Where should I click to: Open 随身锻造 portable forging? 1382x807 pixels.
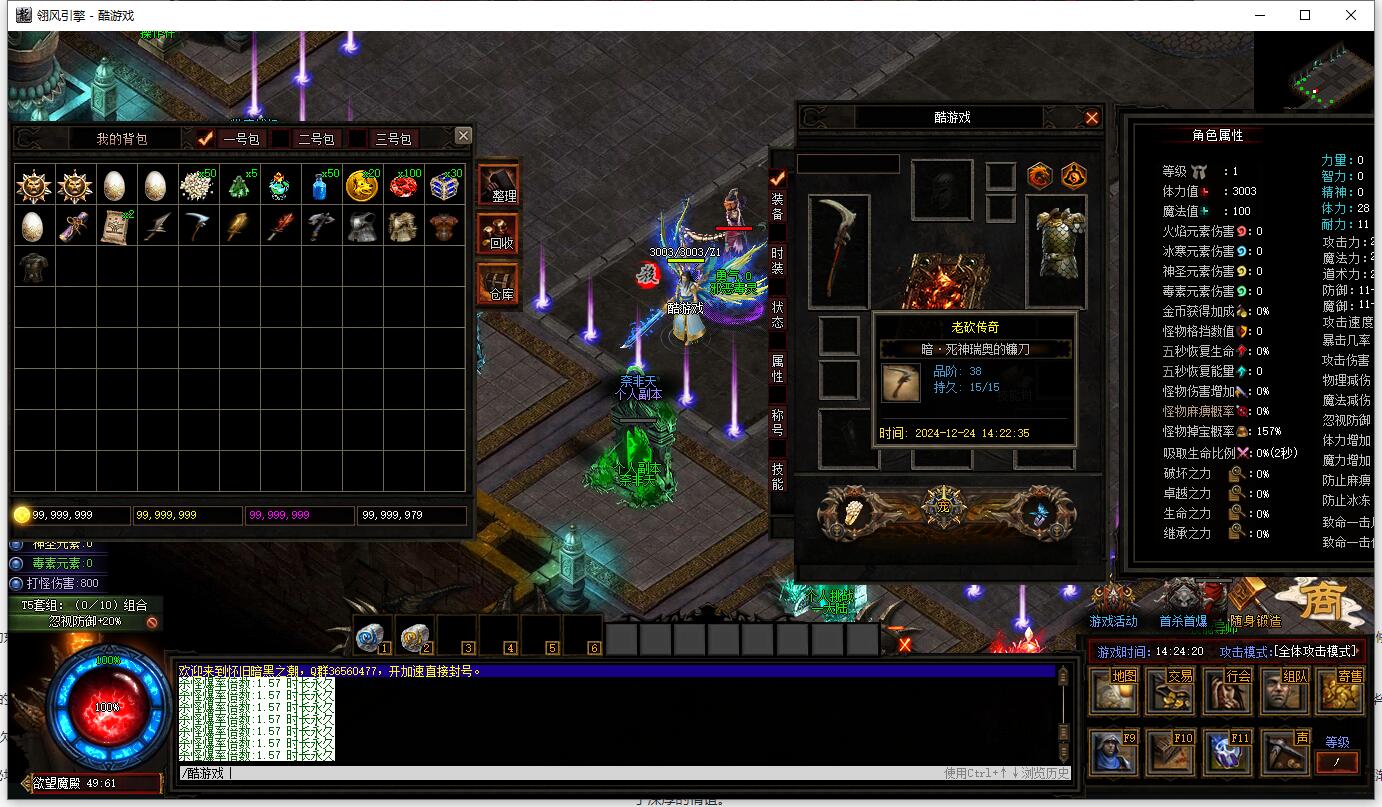coord(1254,605)
